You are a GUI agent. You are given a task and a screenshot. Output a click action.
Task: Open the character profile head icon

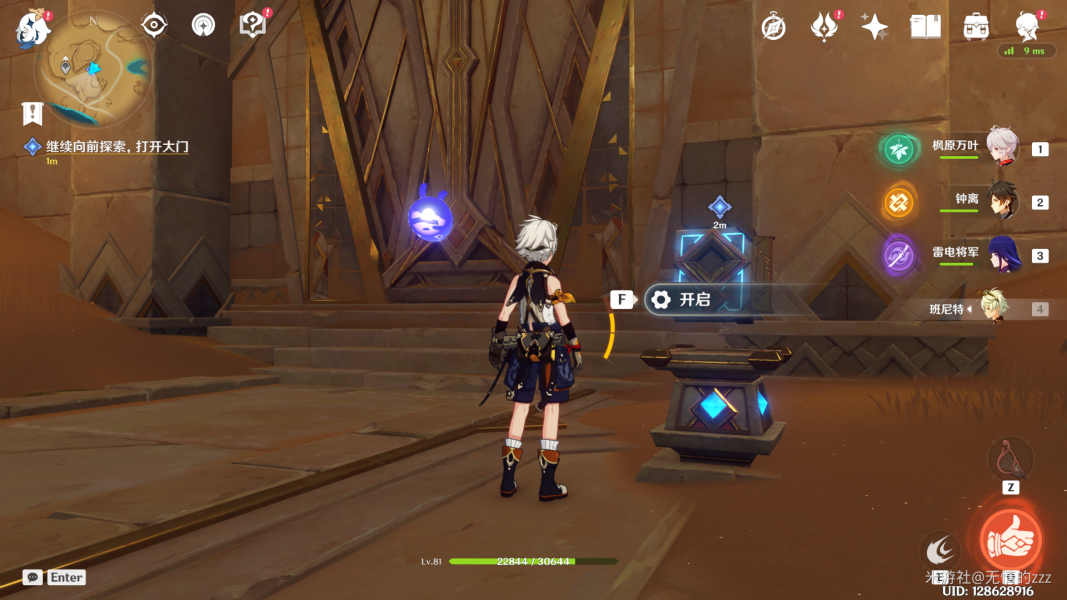1027,25
